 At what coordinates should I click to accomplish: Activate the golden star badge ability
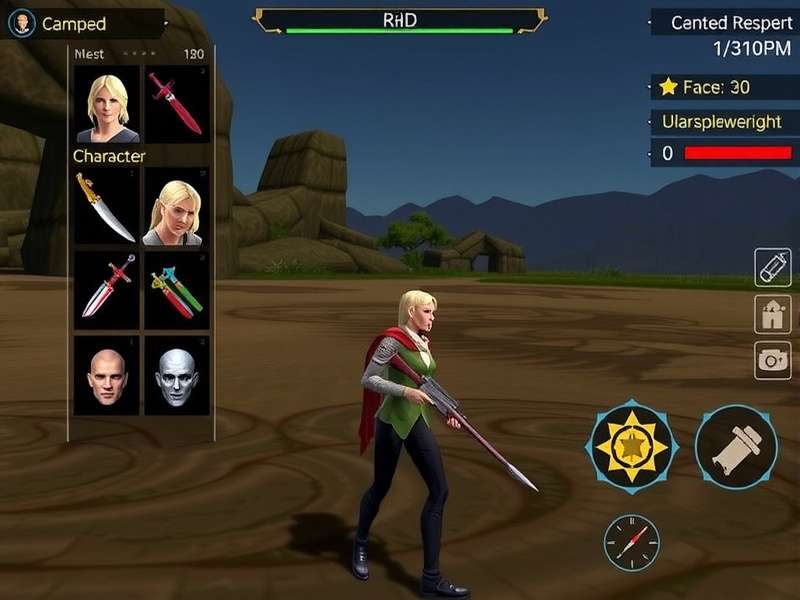632,447
